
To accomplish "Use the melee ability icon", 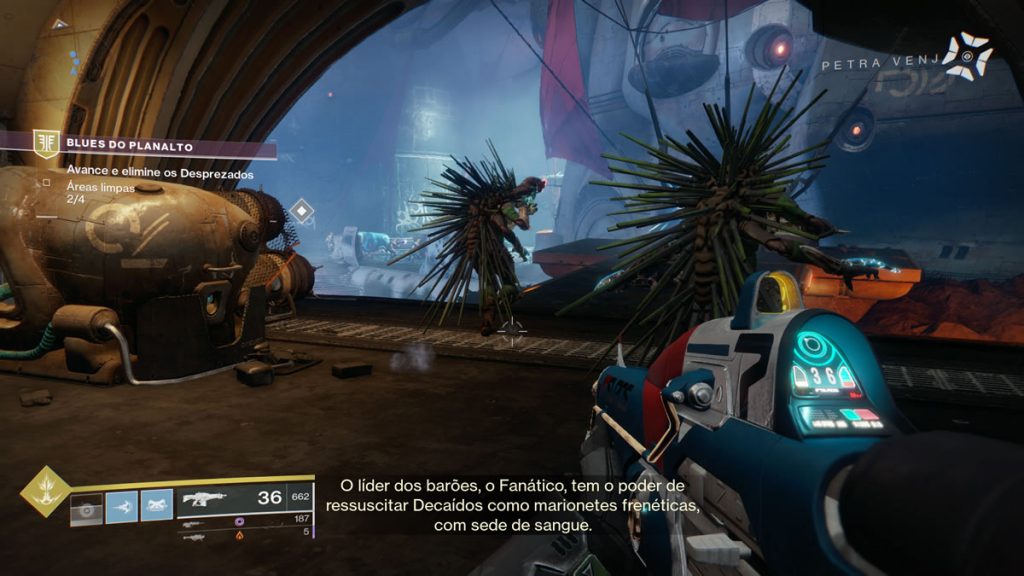I will coord(122,507).
